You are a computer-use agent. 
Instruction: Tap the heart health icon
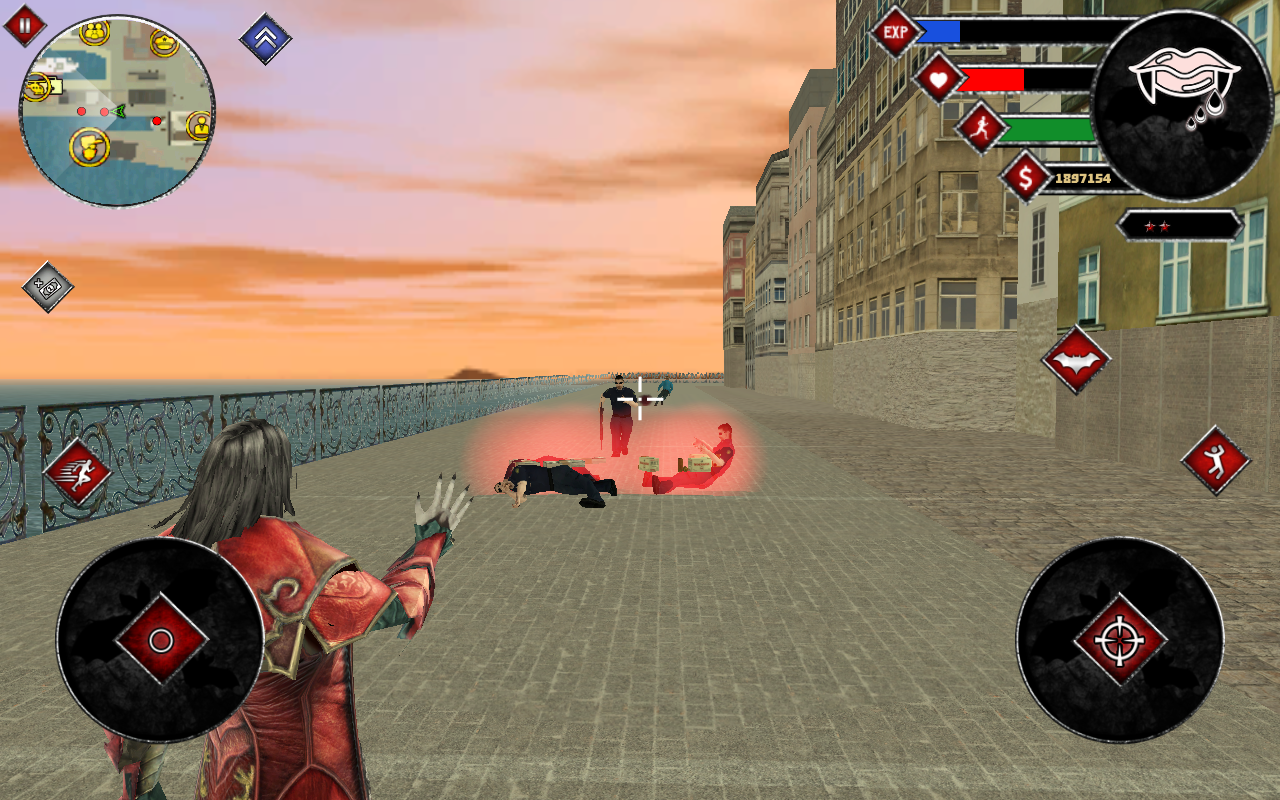click(x=941, y=78)
